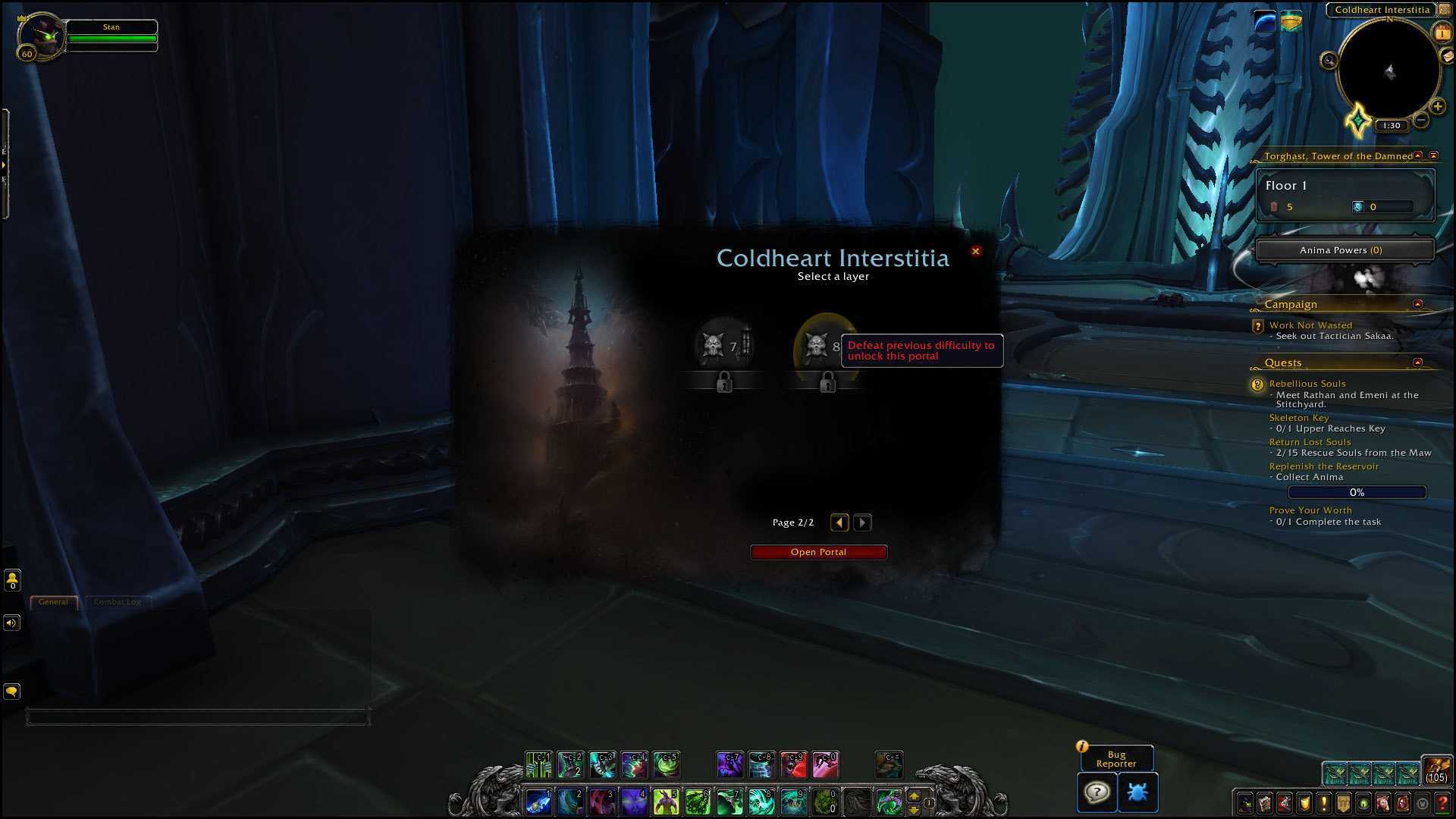
Task: Collapse the Quests tracker section
Action: 1417,362
